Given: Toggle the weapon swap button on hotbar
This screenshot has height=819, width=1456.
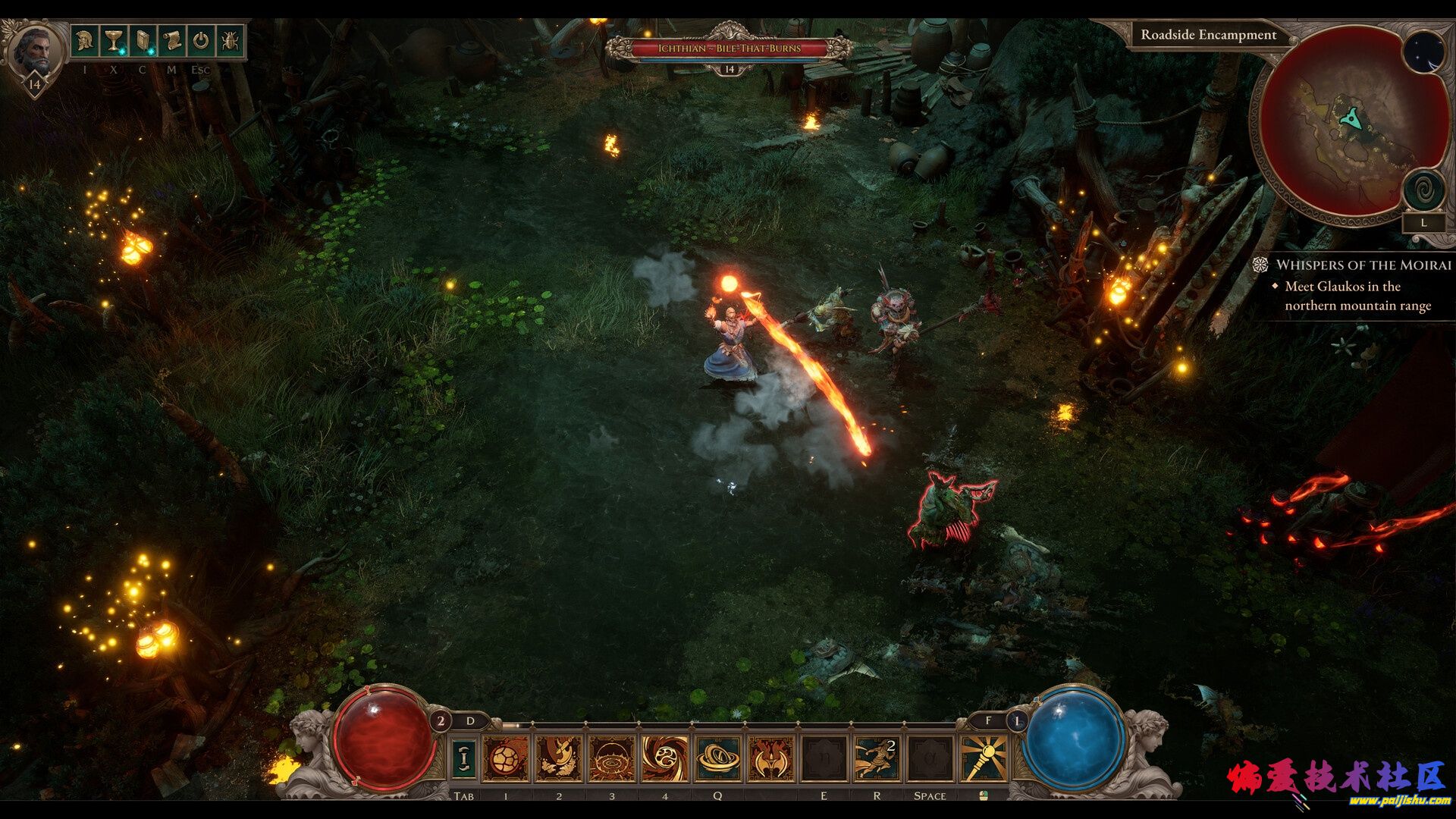Looking at the screenshot, I should coord(464,758).
